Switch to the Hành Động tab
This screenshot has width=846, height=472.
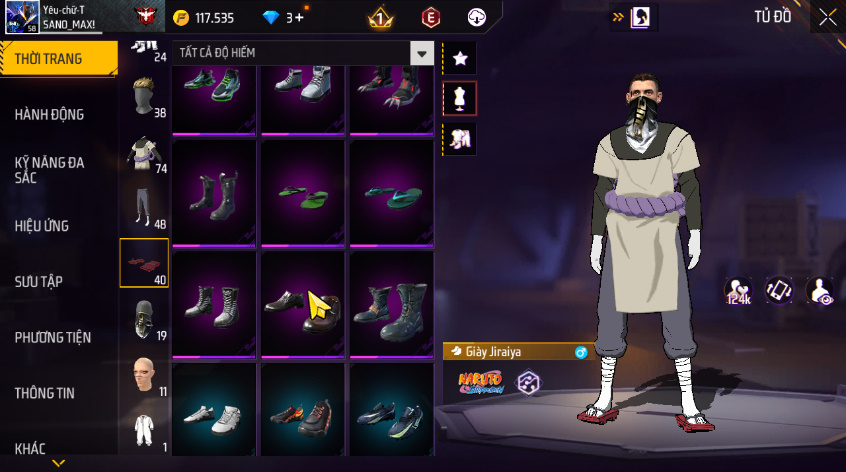tap(50, 115)
